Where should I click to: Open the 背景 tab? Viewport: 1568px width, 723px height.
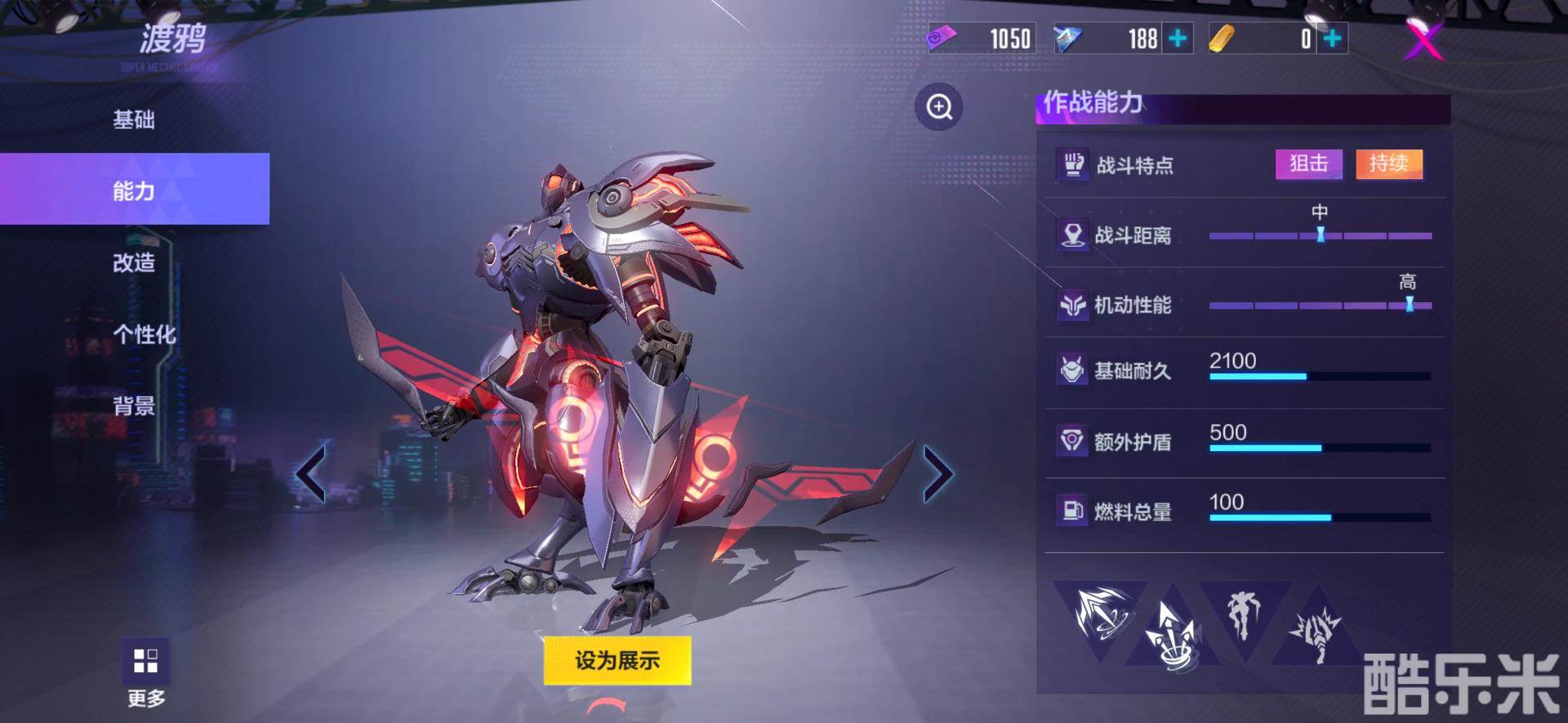[134, 405]
